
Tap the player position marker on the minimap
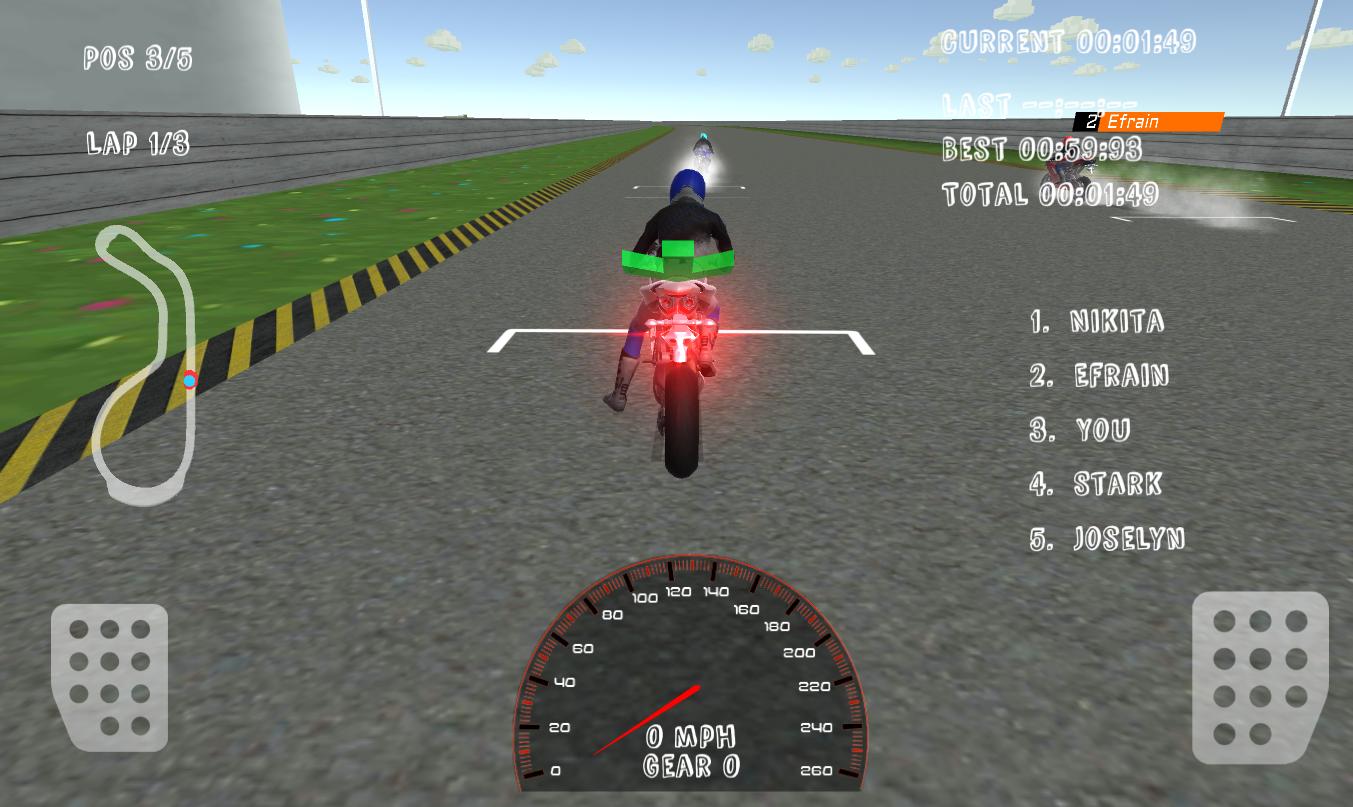190,379
